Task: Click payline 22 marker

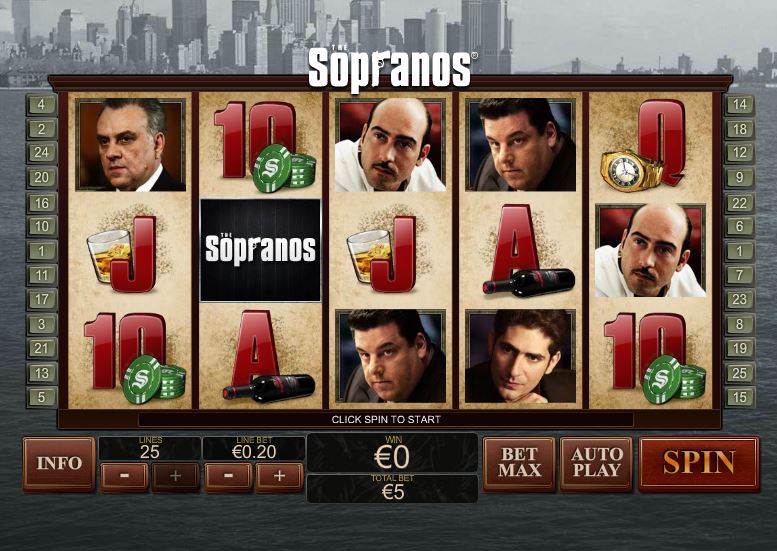Action: point(740,203)
